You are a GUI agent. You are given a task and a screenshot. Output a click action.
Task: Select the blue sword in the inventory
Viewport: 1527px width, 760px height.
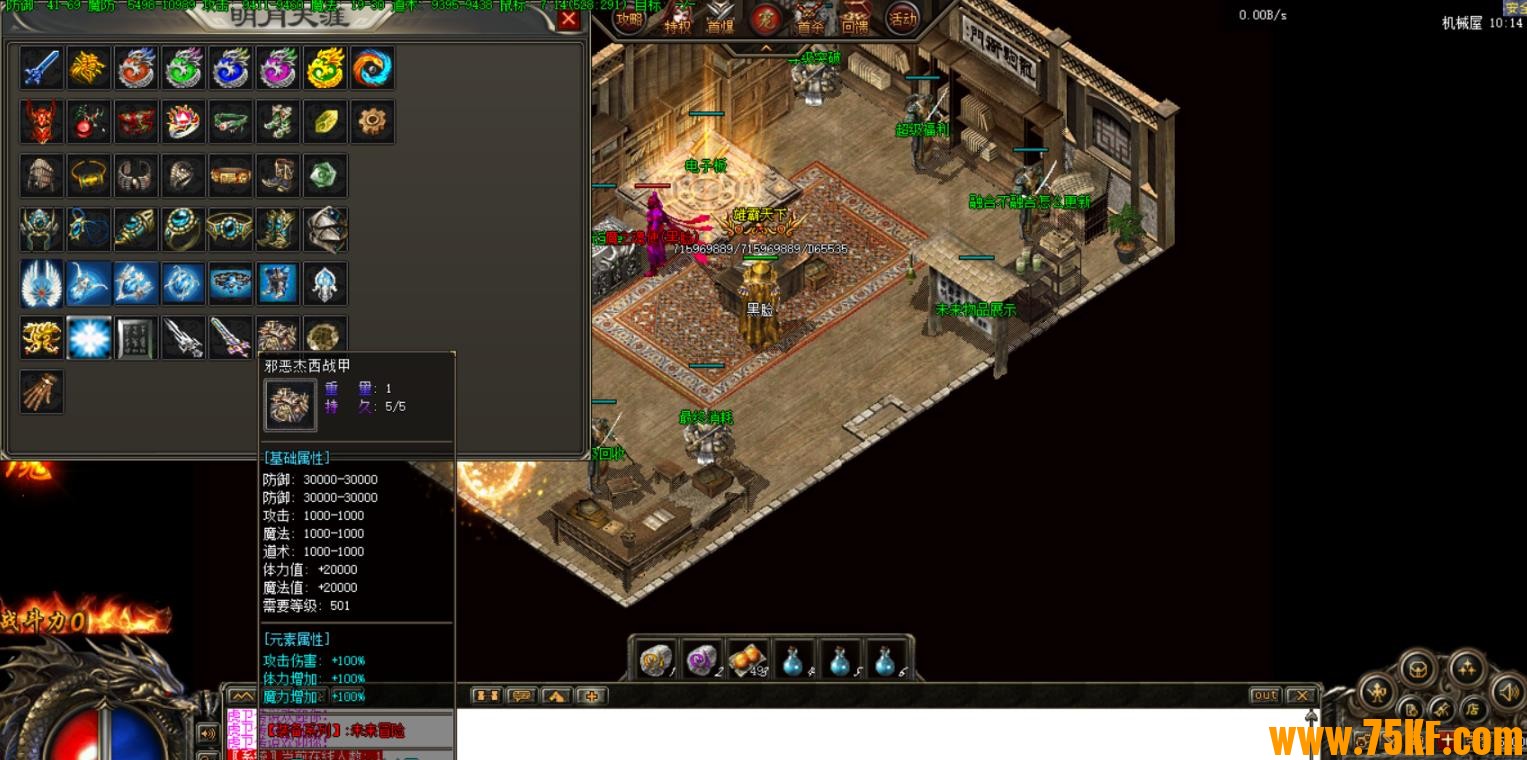click(x=41, y=68)
